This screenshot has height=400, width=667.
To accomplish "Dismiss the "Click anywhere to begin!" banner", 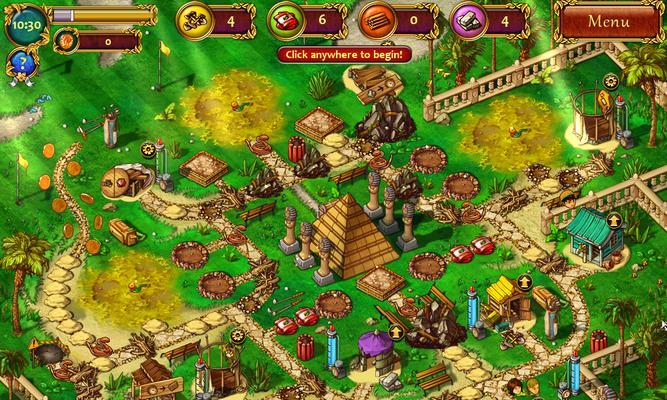I will pyautogui.click(x=343, y=54).
